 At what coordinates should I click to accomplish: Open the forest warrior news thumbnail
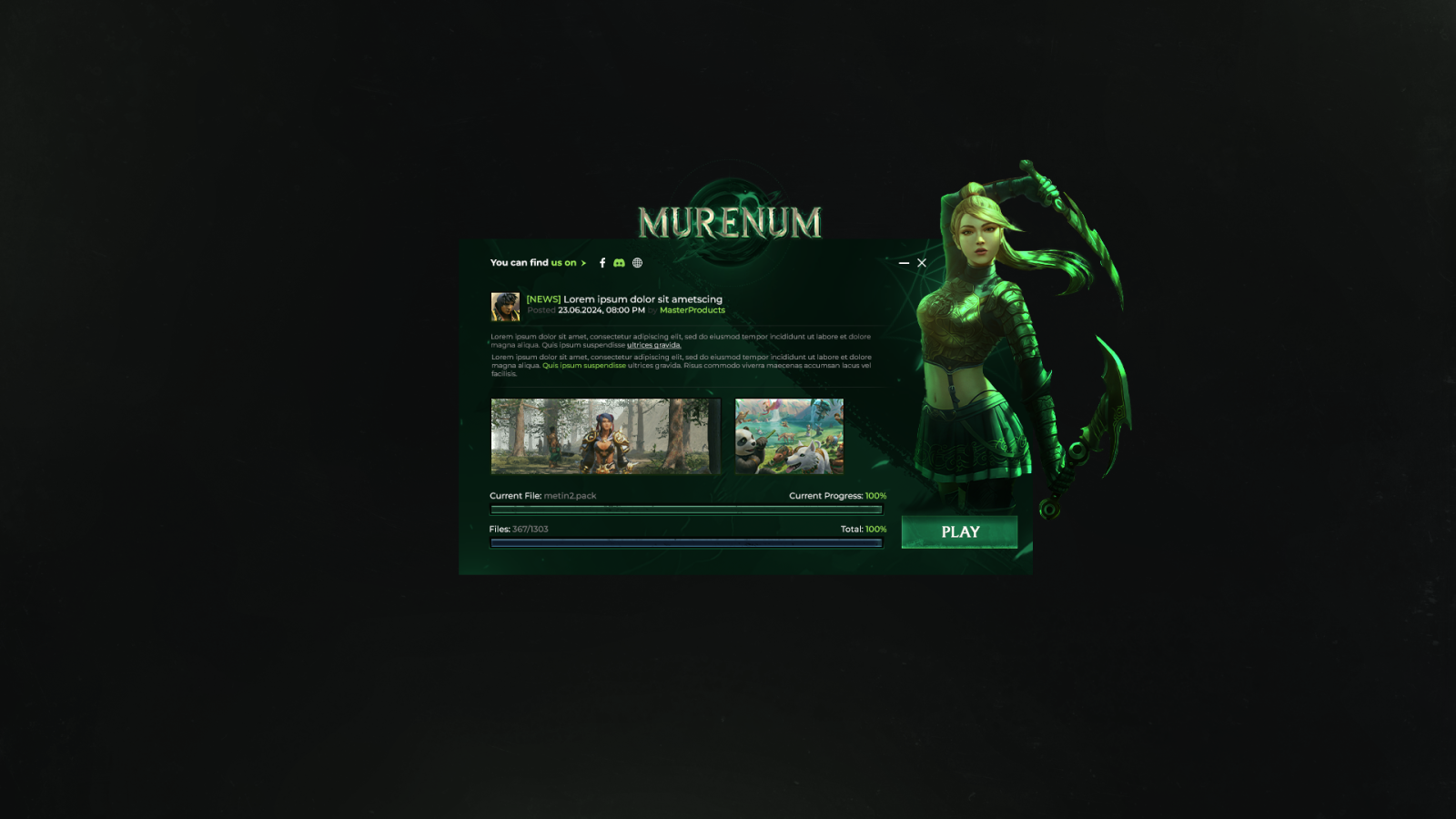tap(605, 436)
